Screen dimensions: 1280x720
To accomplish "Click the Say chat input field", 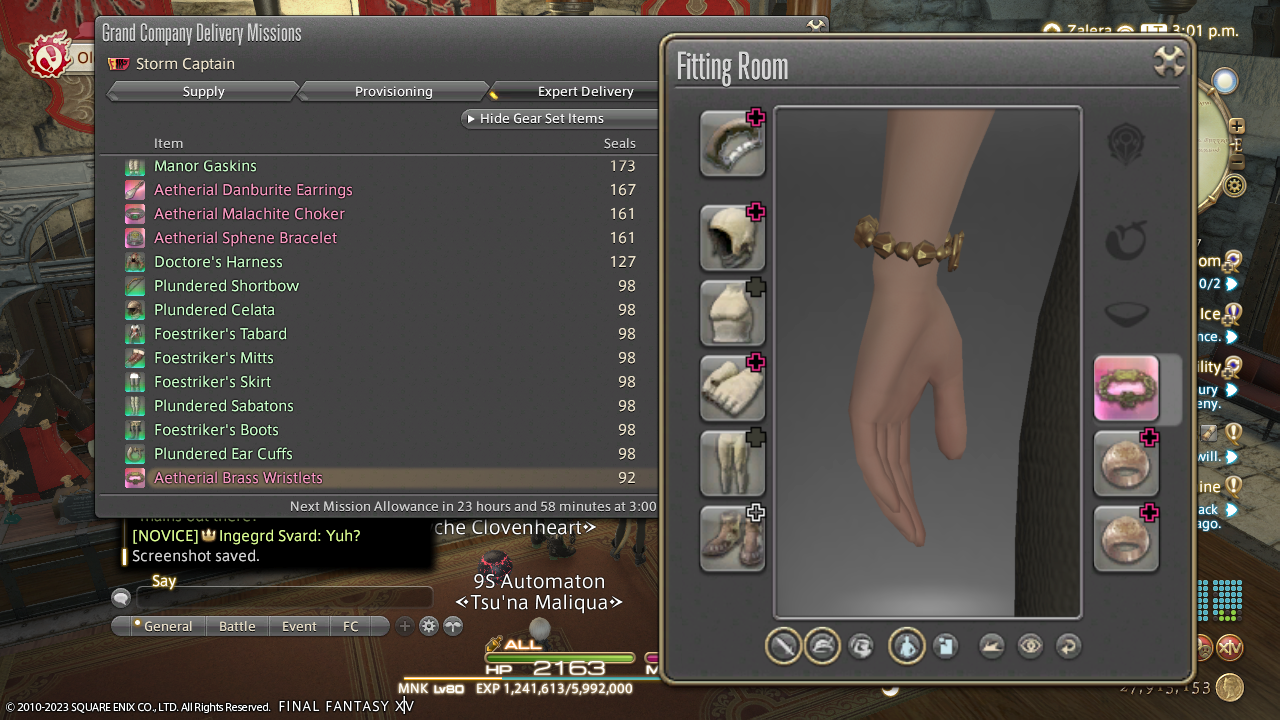I will (284, 598).
